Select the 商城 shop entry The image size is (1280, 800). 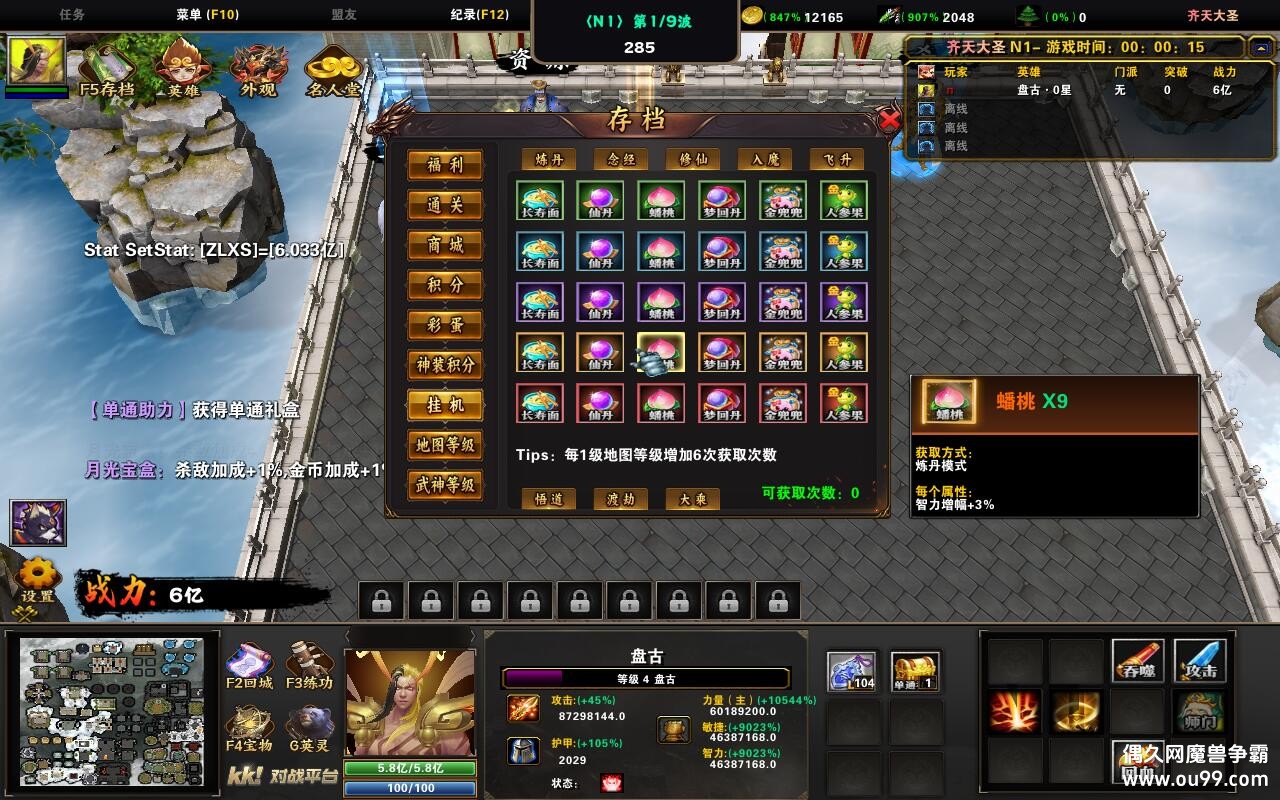pos(445,245)
